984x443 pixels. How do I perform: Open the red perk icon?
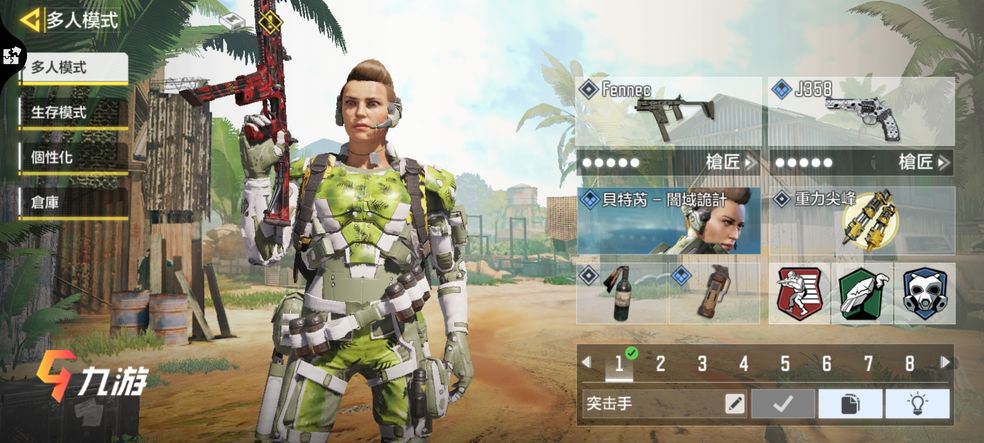pos(800,293)
